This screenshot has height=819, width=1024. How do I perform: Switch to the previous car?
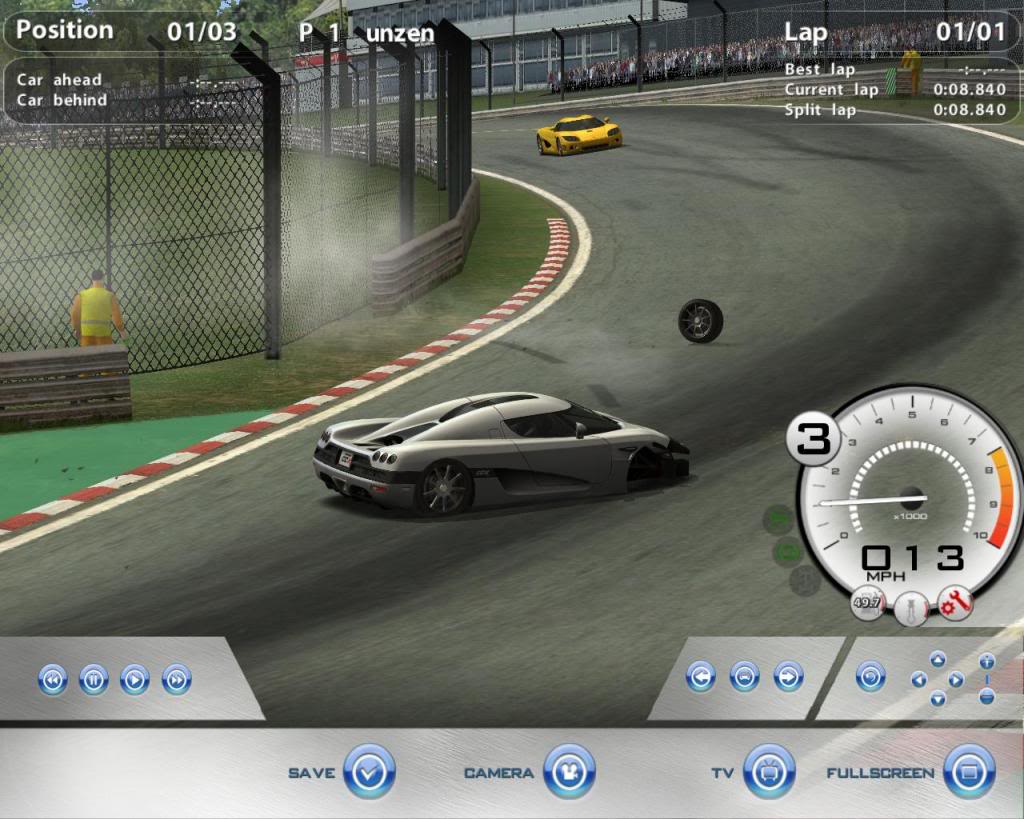point(701,677)
